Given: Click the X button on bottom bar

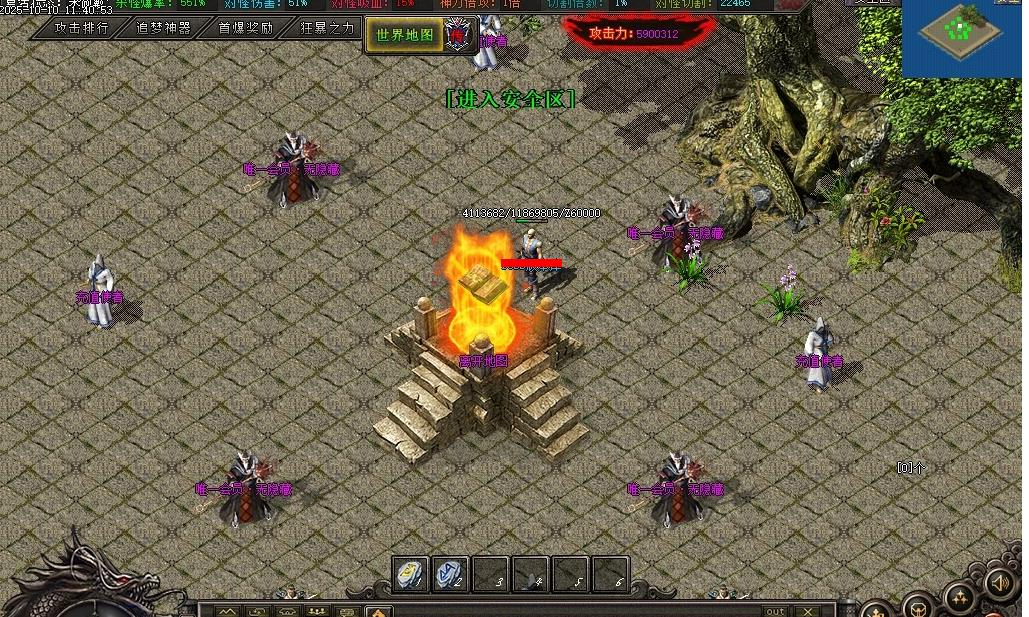Looking at the screenshot, I should (x=807, y=610).
